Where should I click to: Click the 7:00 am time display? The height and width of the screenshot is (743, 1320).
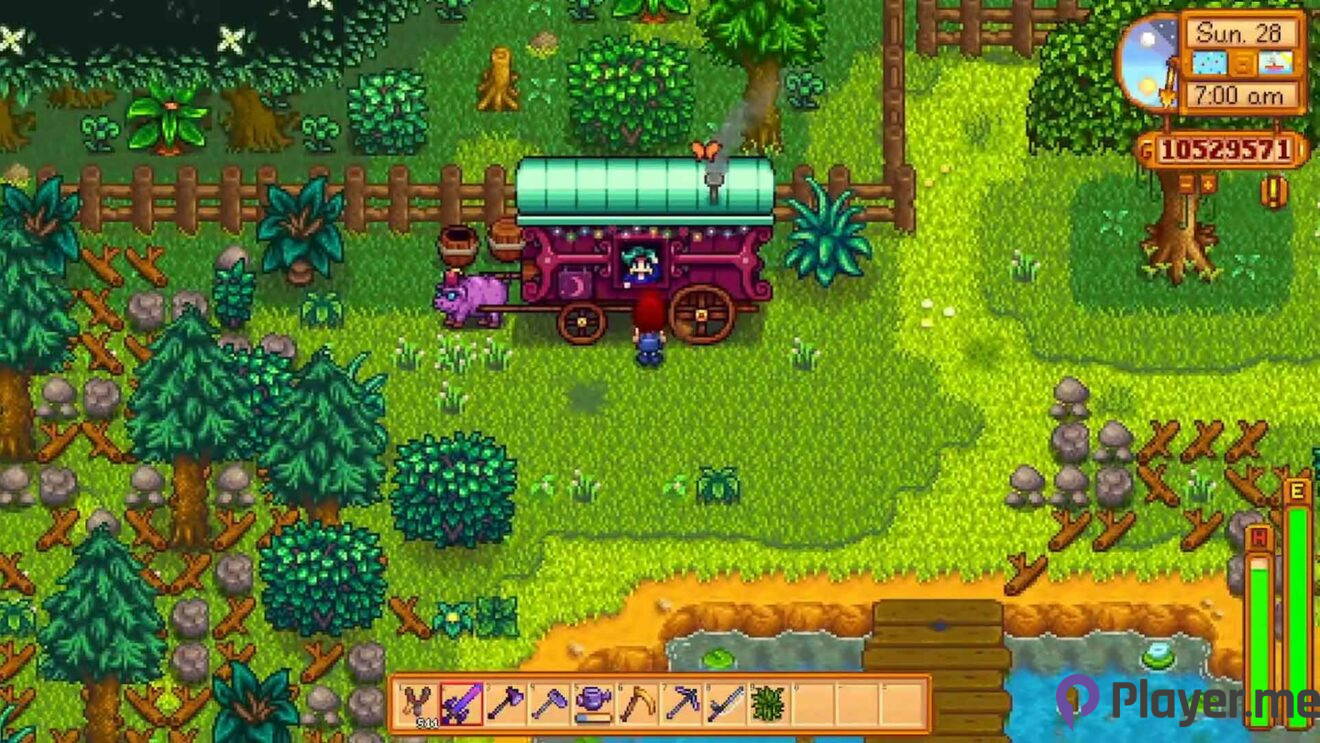pos(1241,93)
